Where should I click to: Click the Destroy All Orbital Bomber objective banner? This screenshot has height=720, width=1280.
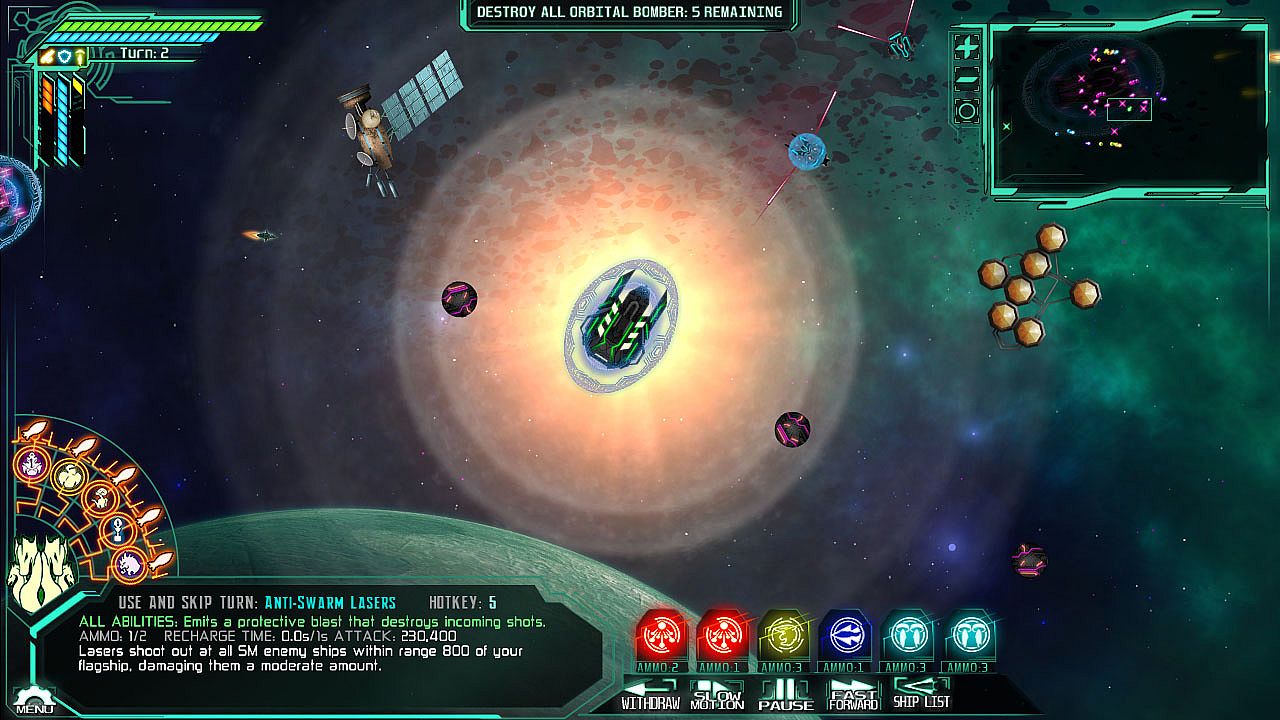click(629, 13)
